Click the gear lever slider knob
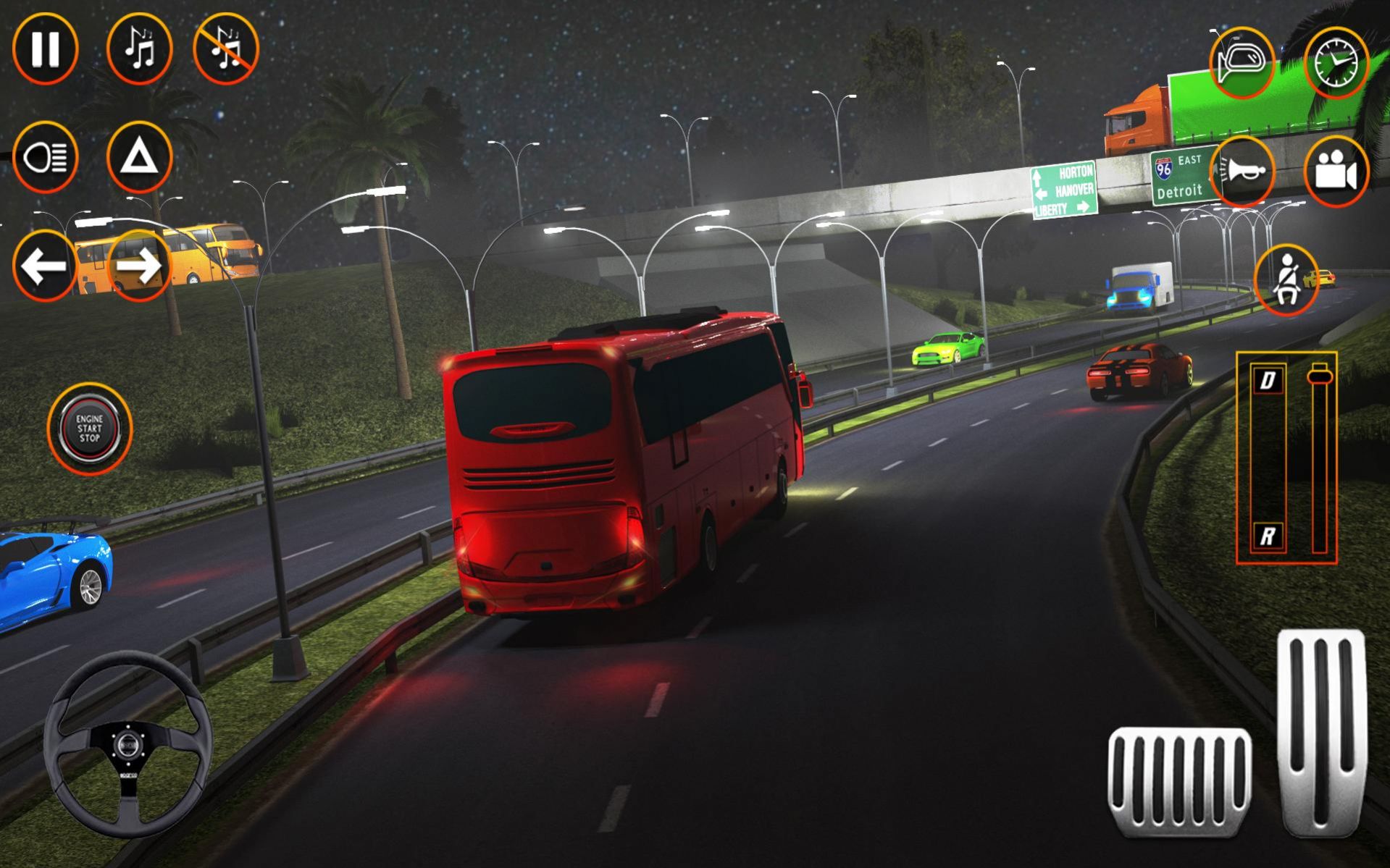The width and height of the screenshot is (1390, 868). pos(1320,375)
